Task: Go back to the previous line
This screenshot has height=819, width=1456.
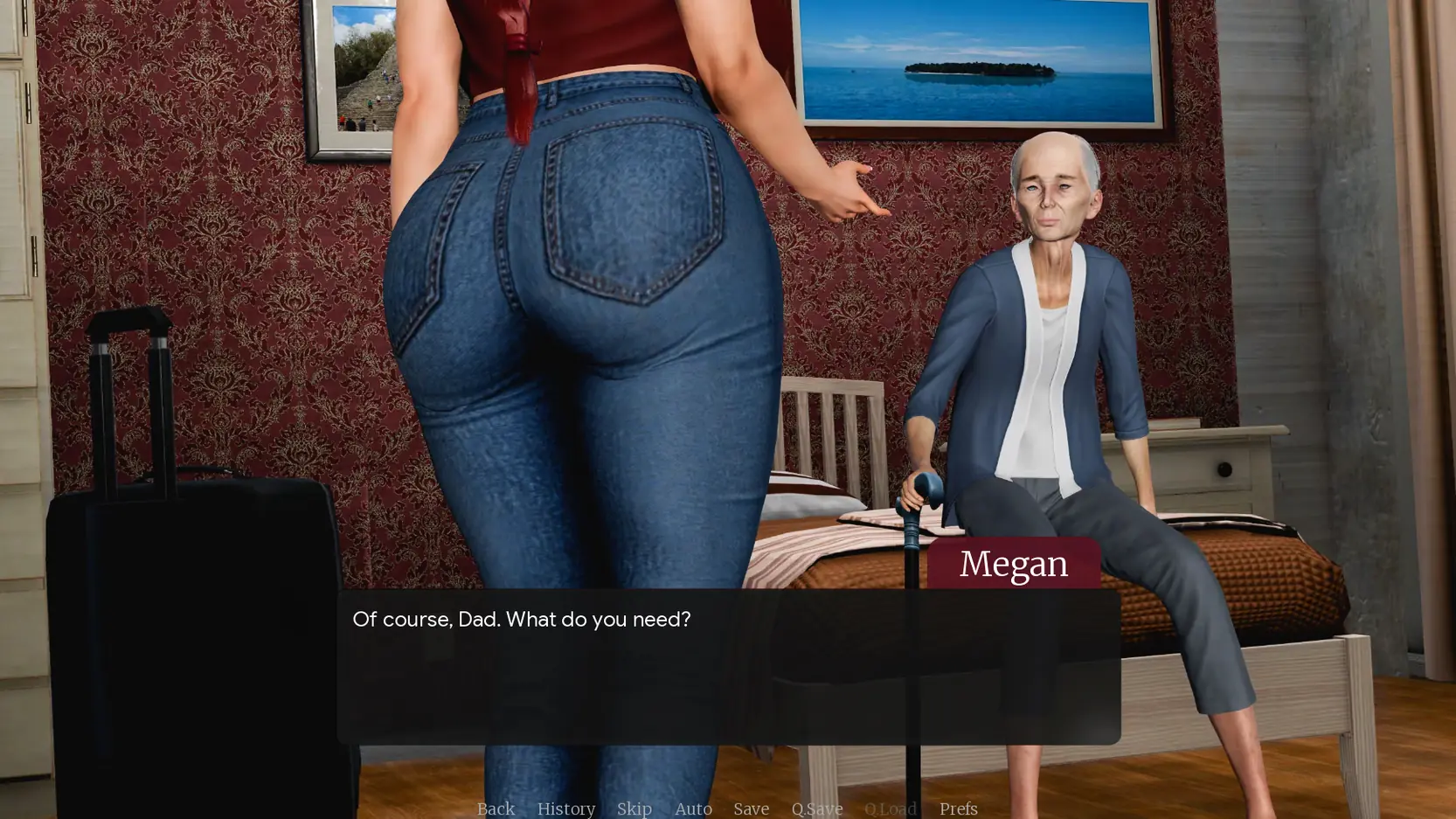Action: point(496,809)
